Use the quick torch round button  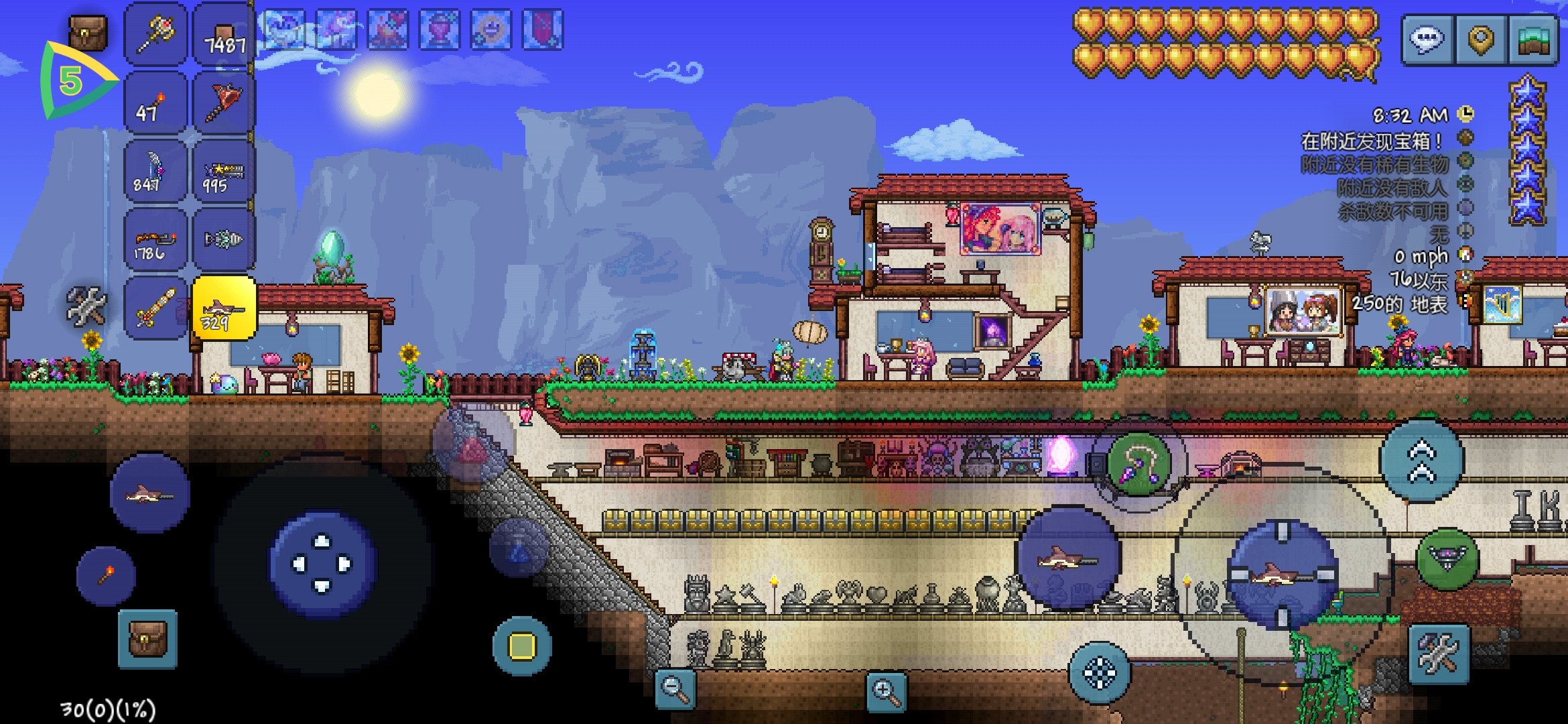tap(106, 575)
